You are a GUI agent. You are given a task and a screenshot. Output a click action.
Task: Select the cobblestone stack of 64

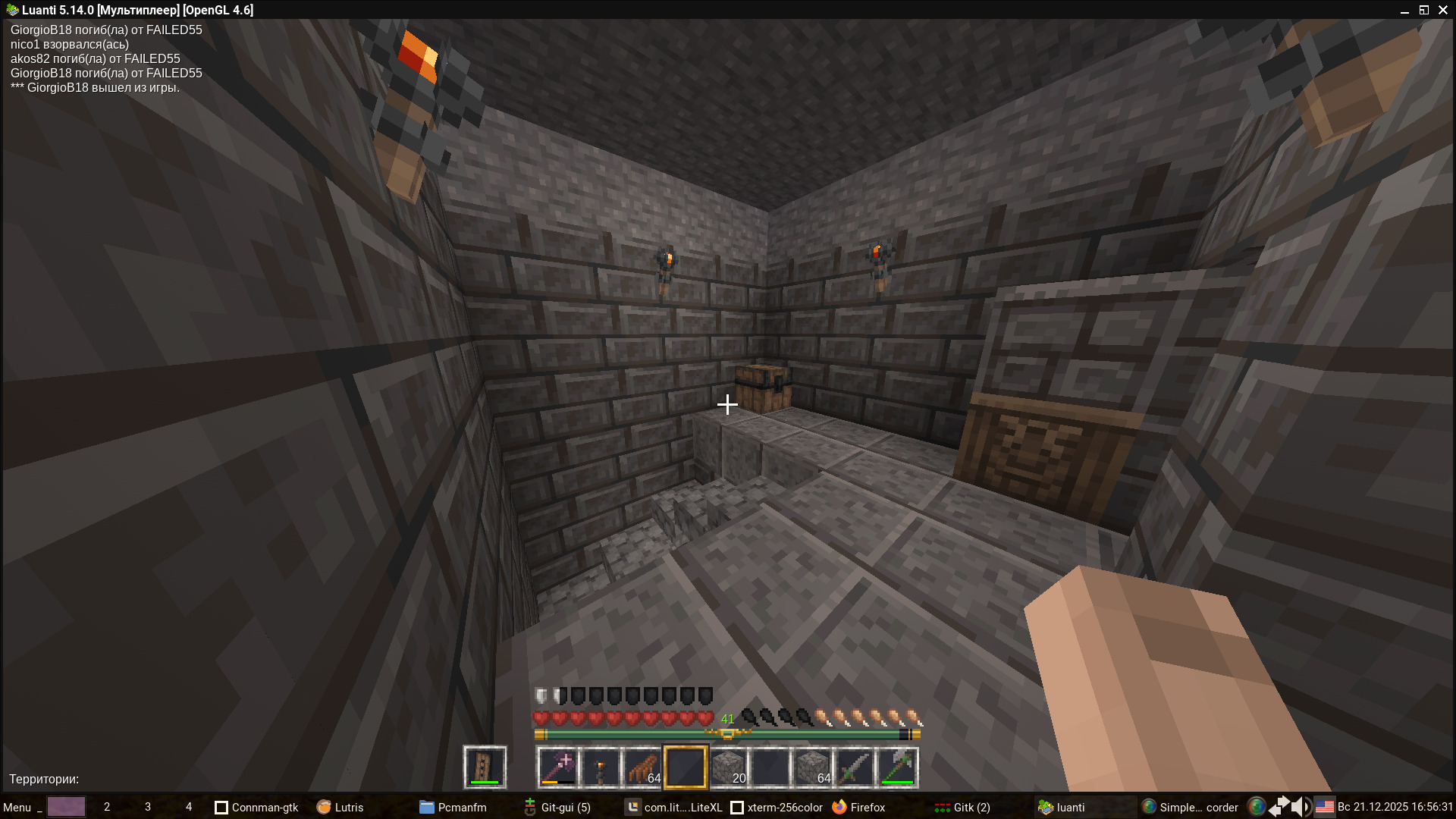813,767
